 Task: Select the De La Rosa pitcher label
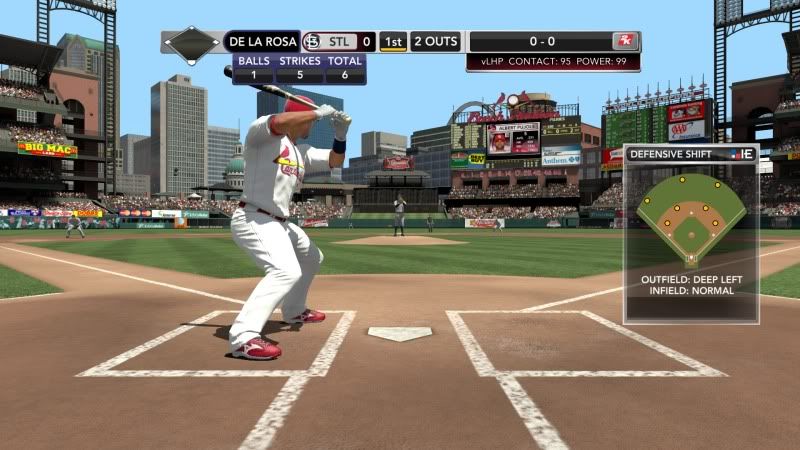pyautogui.click(x=261, y=42)
